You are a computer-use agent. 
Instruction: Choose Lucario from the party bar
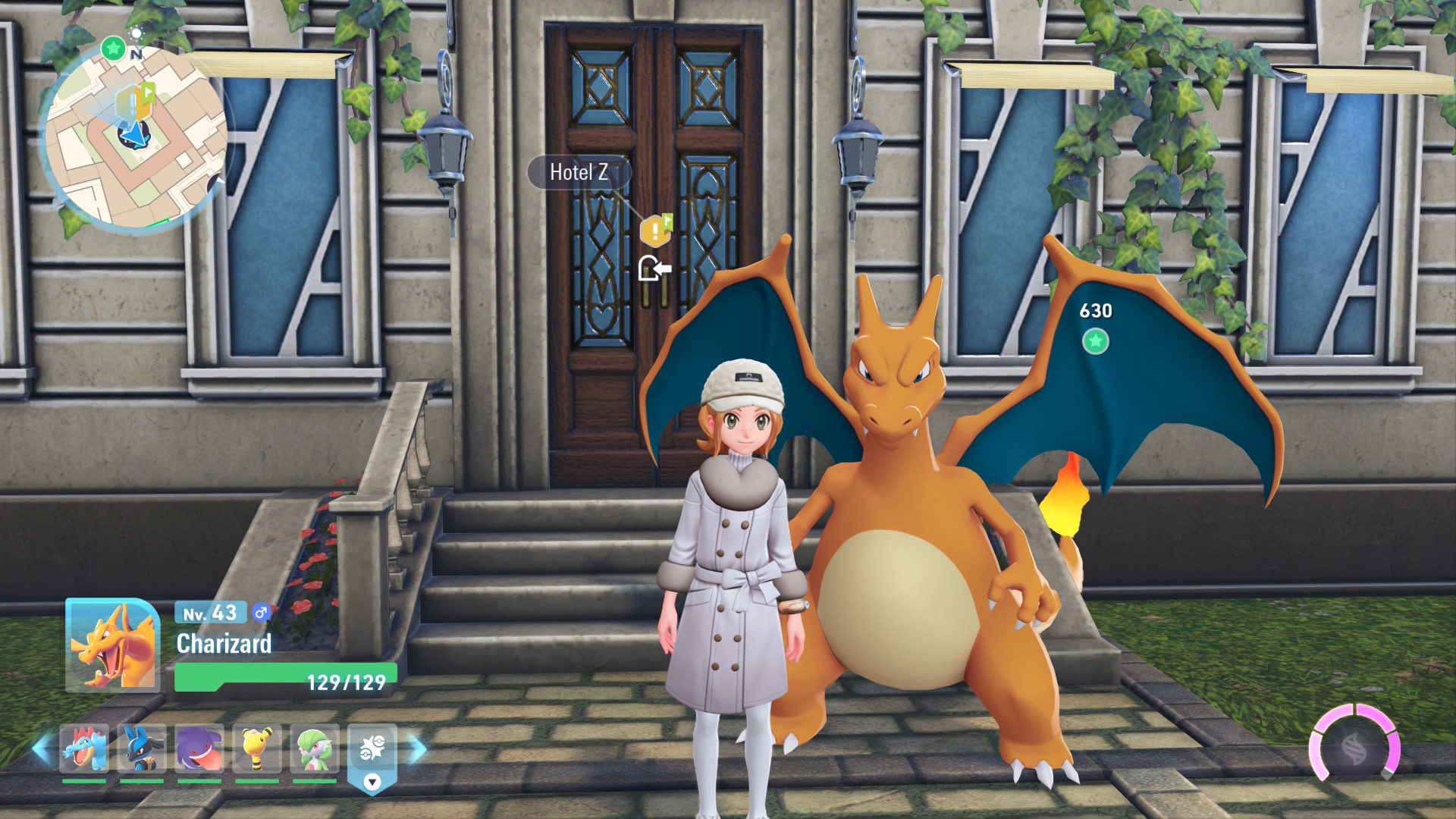pos(142,748)
